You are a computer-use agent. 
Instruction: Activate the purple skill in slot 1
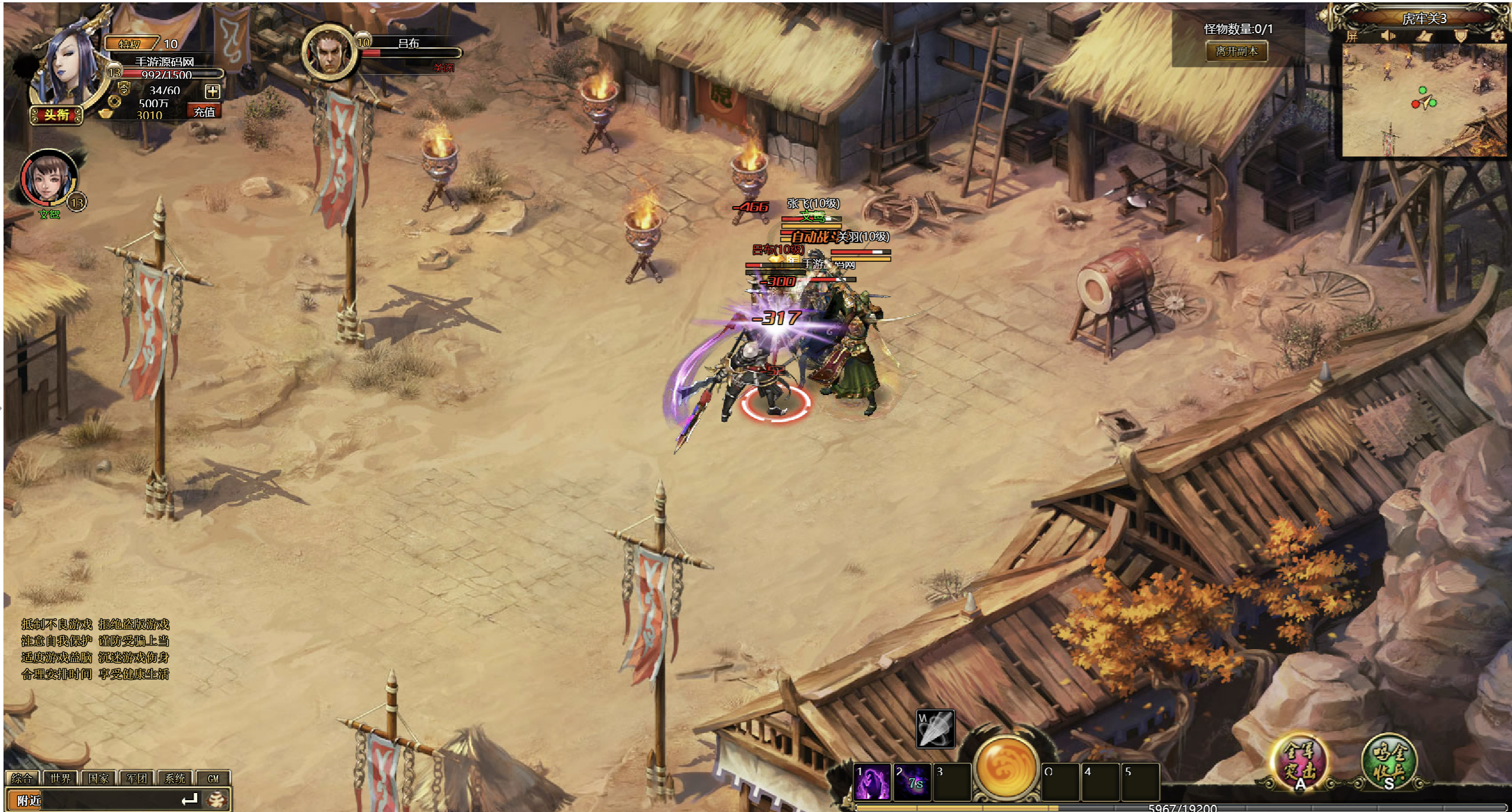pos(872,781)
